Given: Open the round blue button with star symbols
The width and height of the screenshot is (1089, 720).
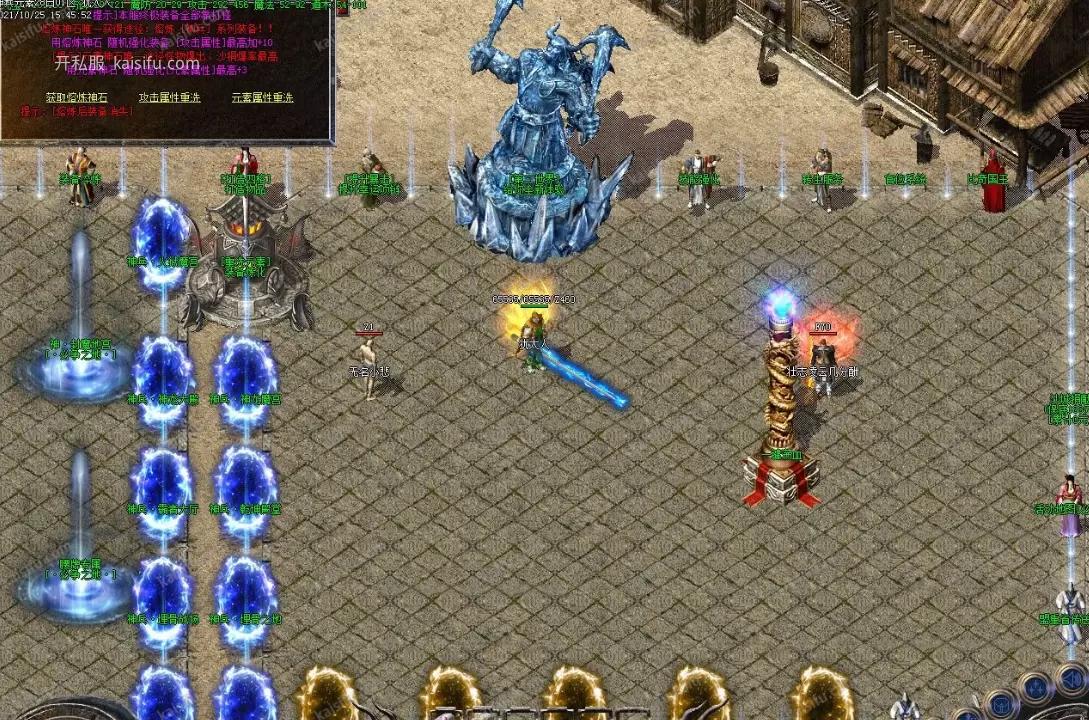Looking at the screenshot, I should (x=1034, y=688).
